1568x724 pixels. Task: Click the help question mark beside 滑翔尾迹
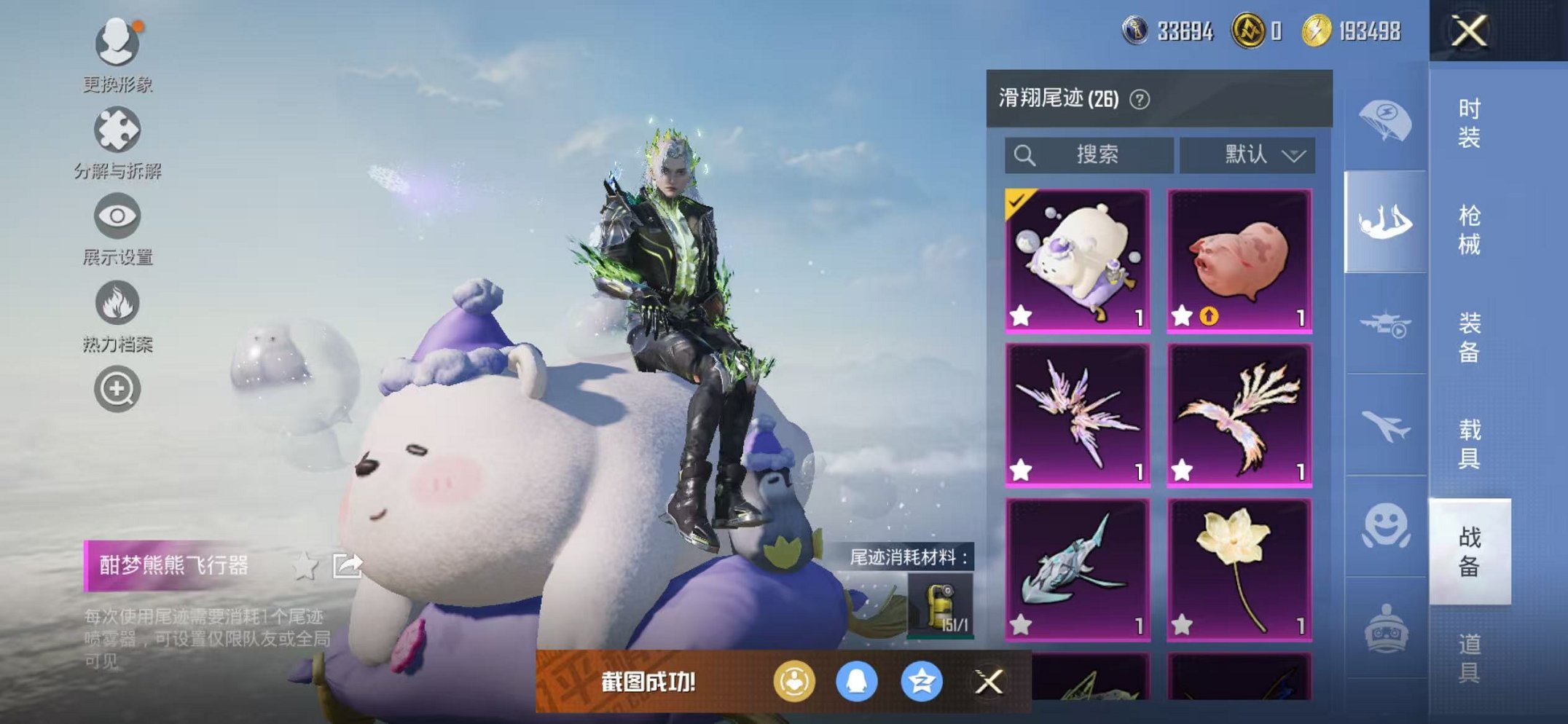pos(1140,98)
